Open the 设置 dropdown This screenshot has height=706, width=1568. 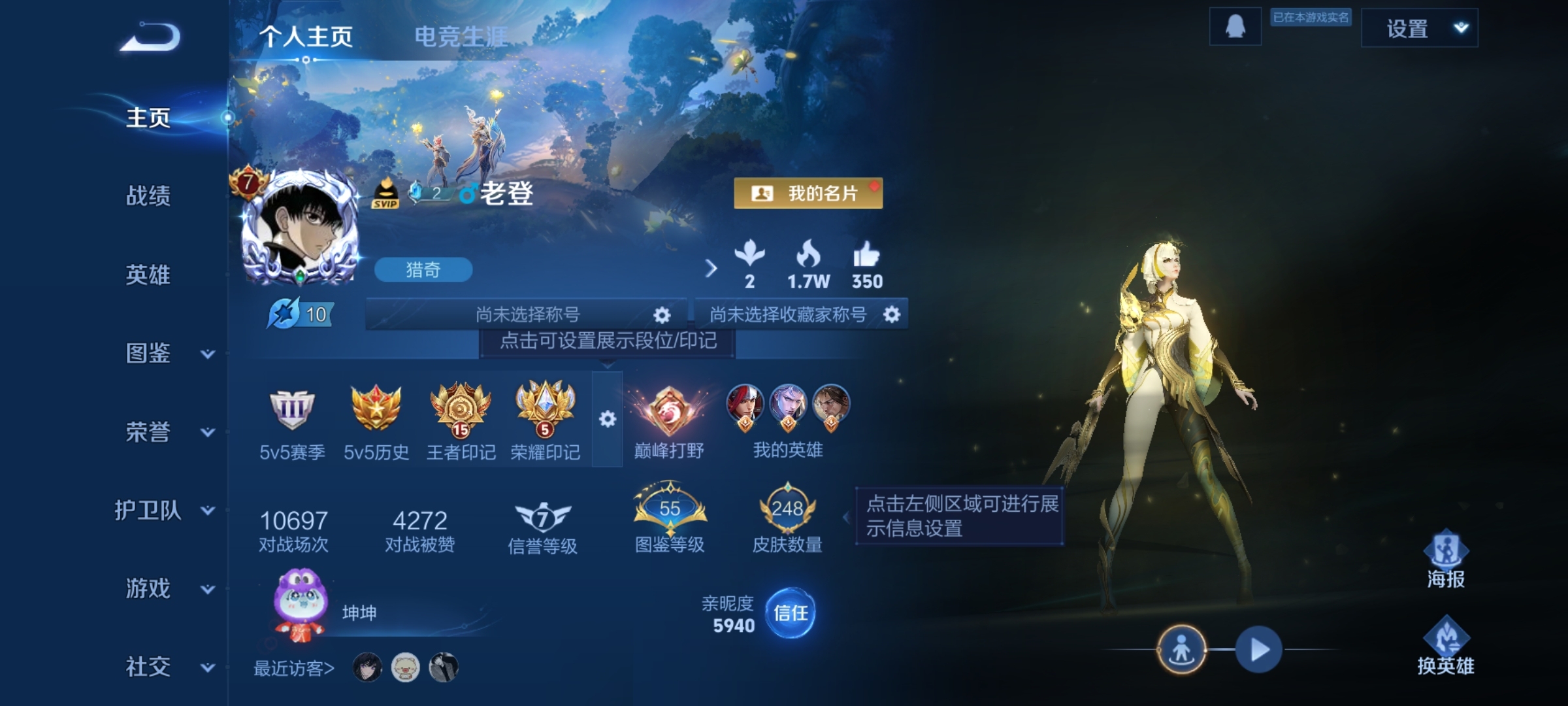point(1419,29)
